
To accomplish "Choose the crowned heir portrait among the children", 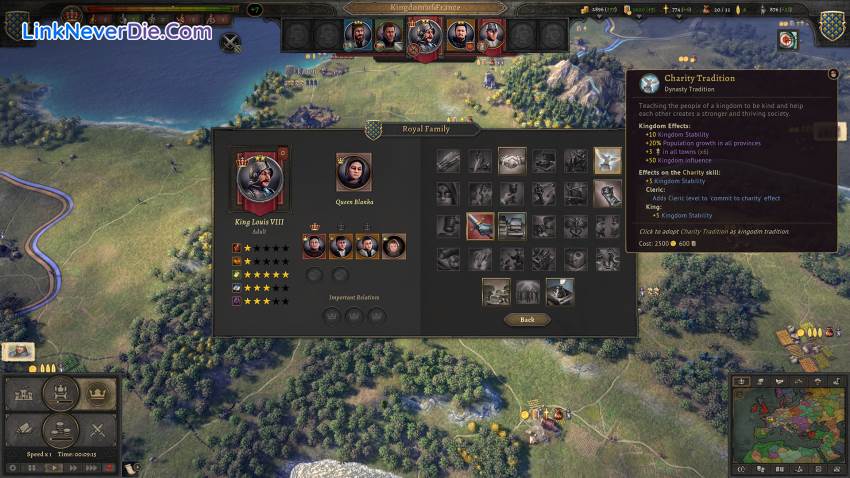I will coord(315,246).
